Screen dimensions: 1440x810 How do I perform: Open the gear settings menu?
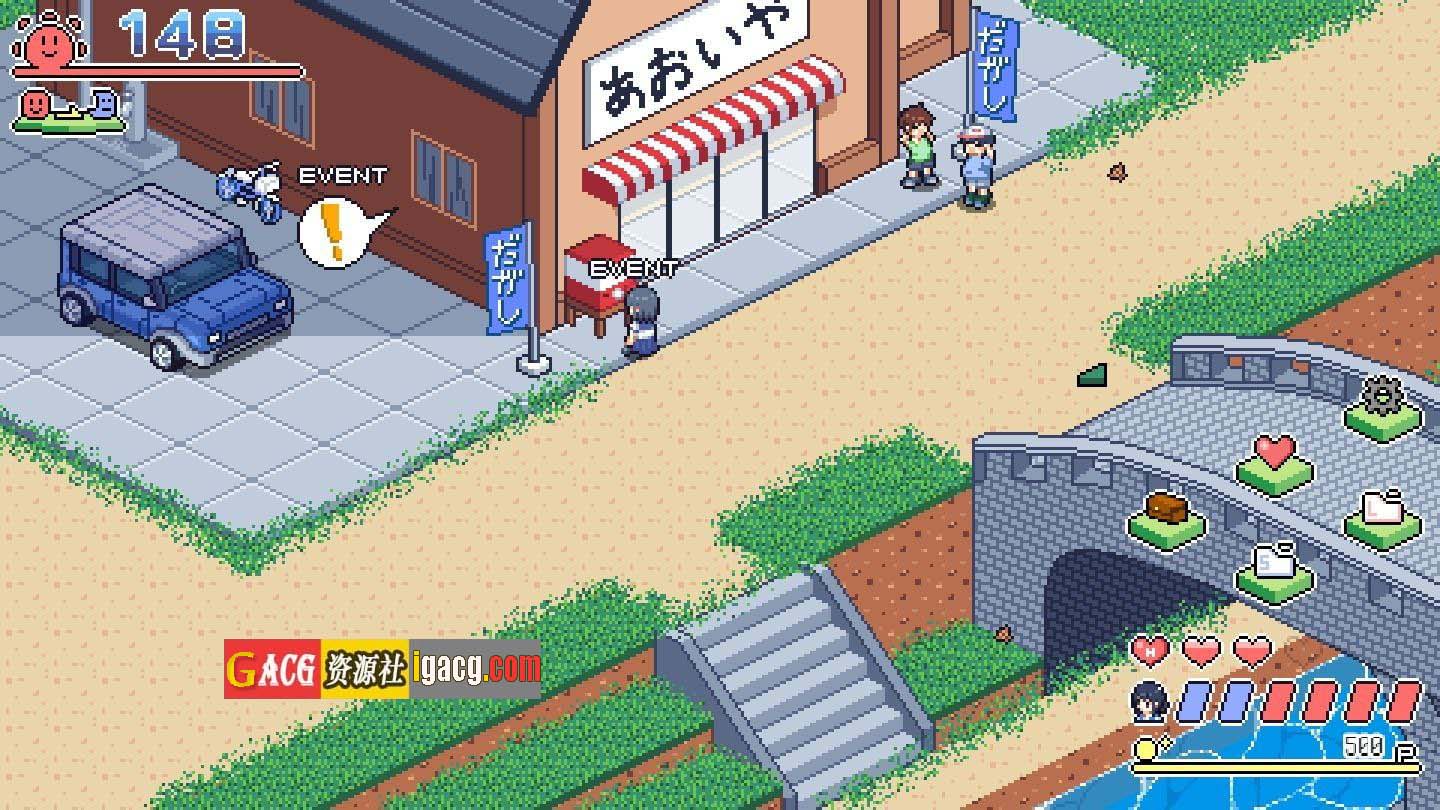[x=1382, y=402]
